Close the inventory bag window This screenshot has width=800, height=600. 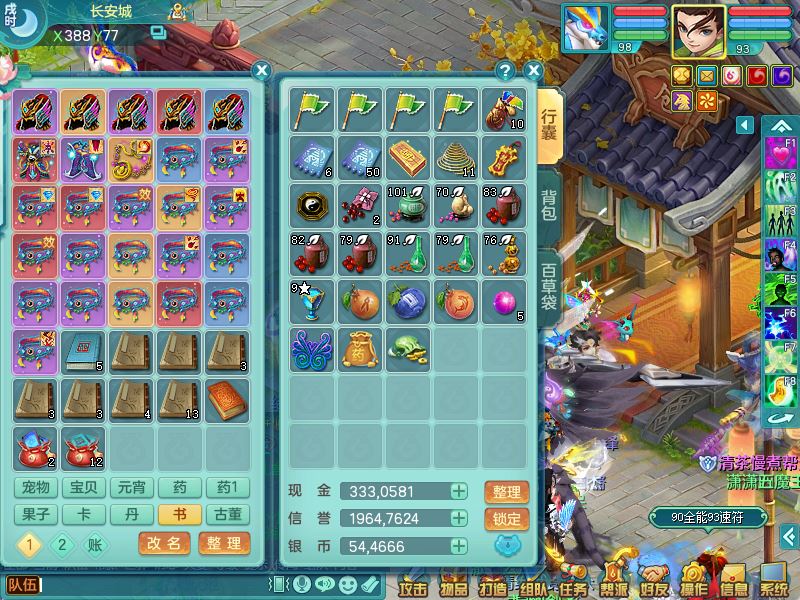coord(533,70)
